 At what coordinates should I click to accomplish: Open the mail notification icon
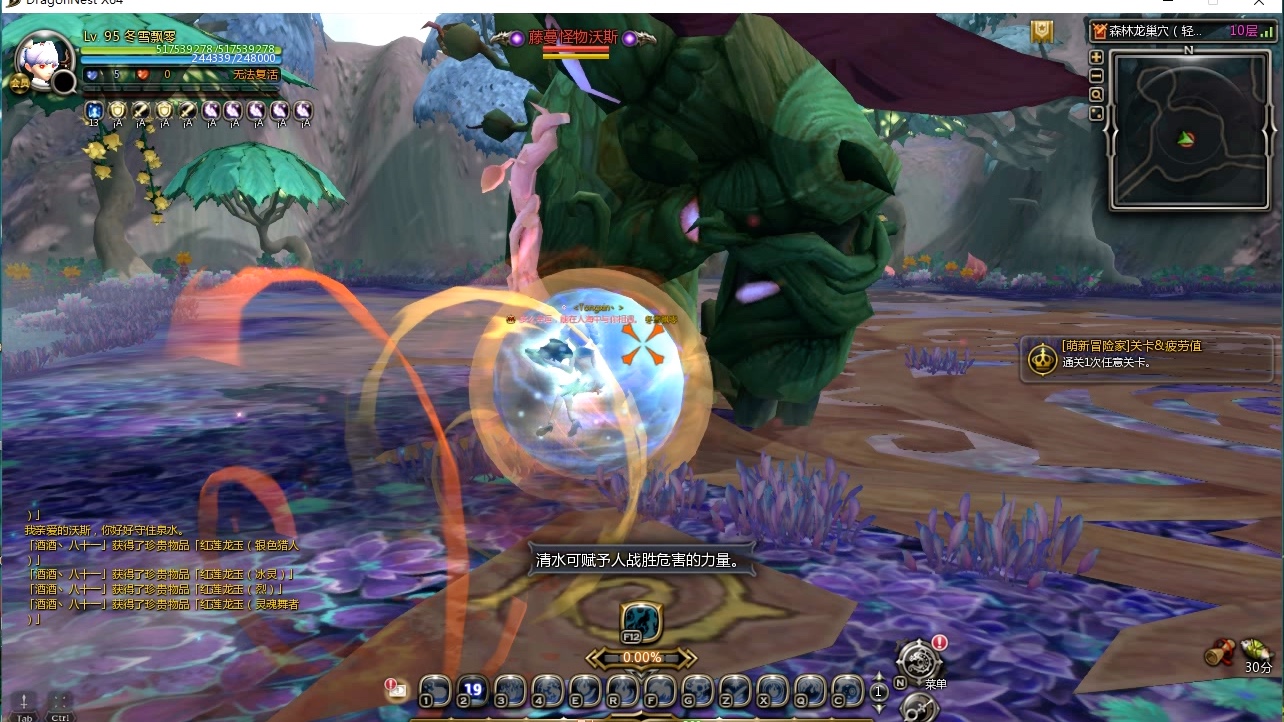coord(396,689)
